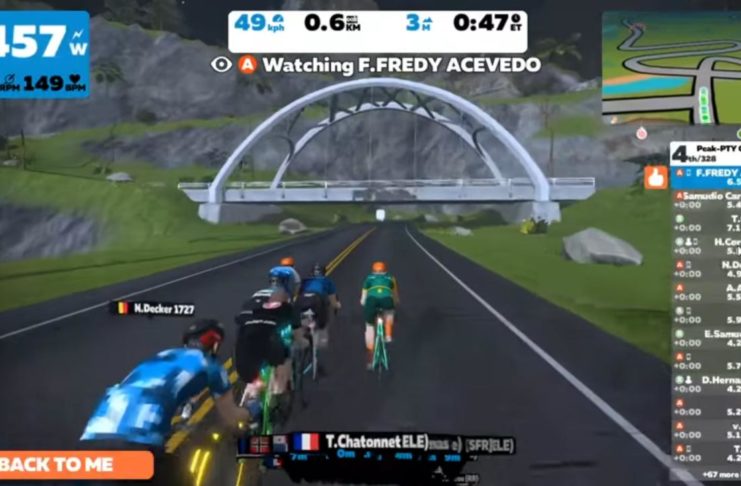Click the Watching F.FREDY ACEVEDO banner
The image size is (741, 486).
click(376, 65)
